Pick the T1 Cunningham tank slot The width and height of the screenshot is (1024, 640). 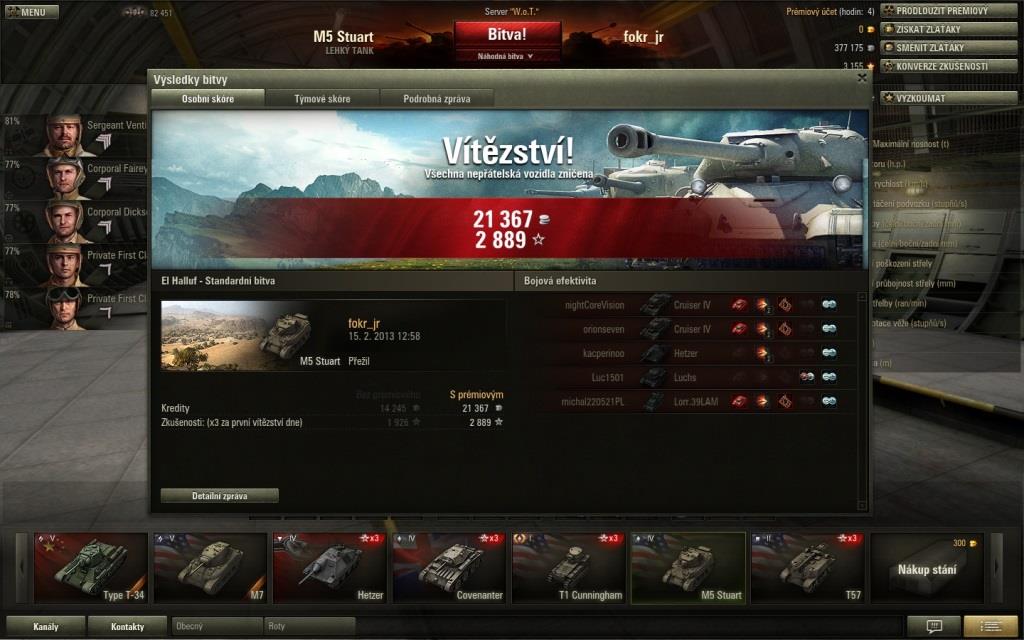pos(568,567)
